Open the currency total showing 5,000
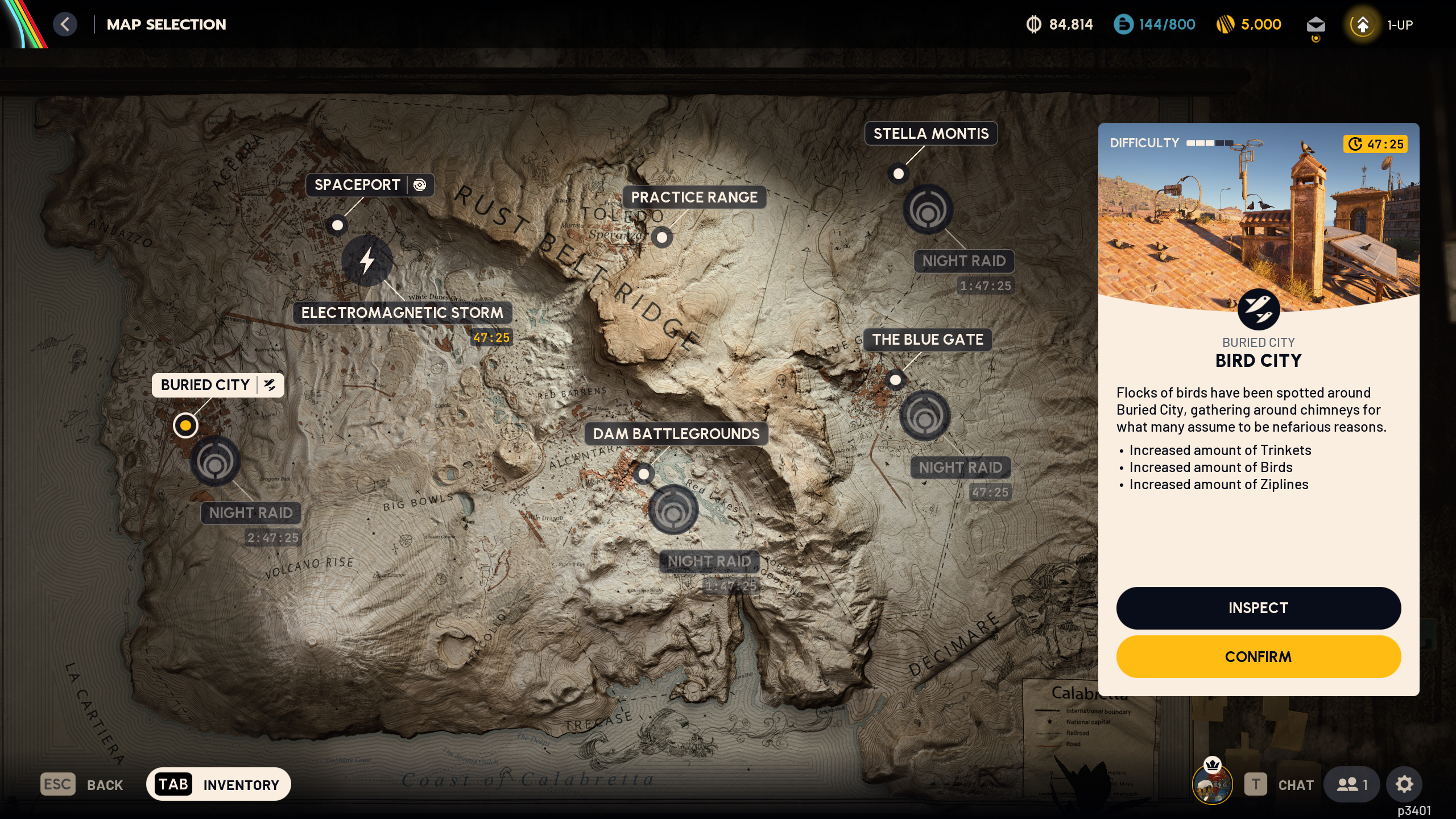 point(1249,24)
